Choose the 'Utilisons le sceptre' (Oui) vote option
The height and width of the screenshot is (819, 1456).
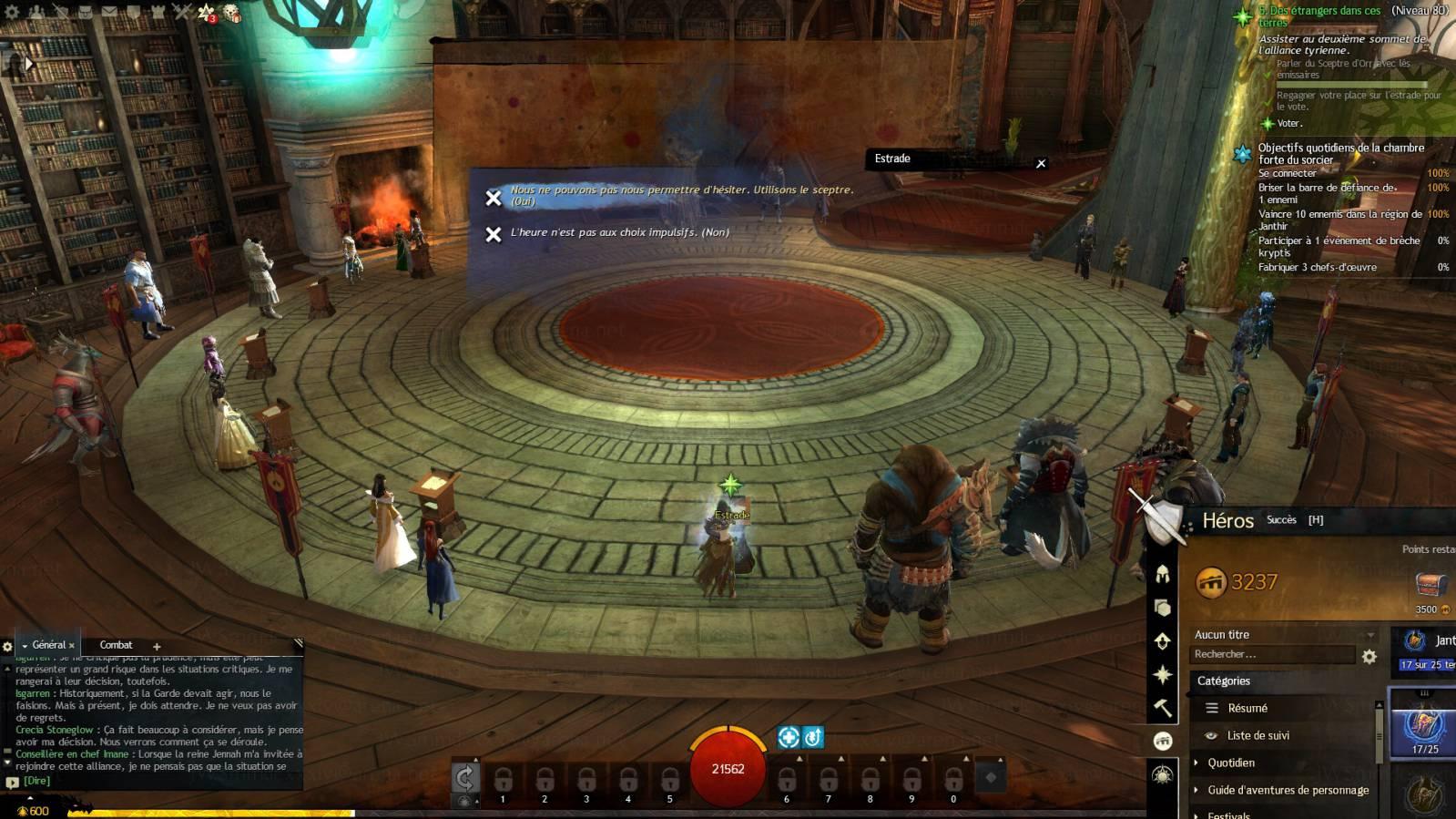tap(681, 194)
